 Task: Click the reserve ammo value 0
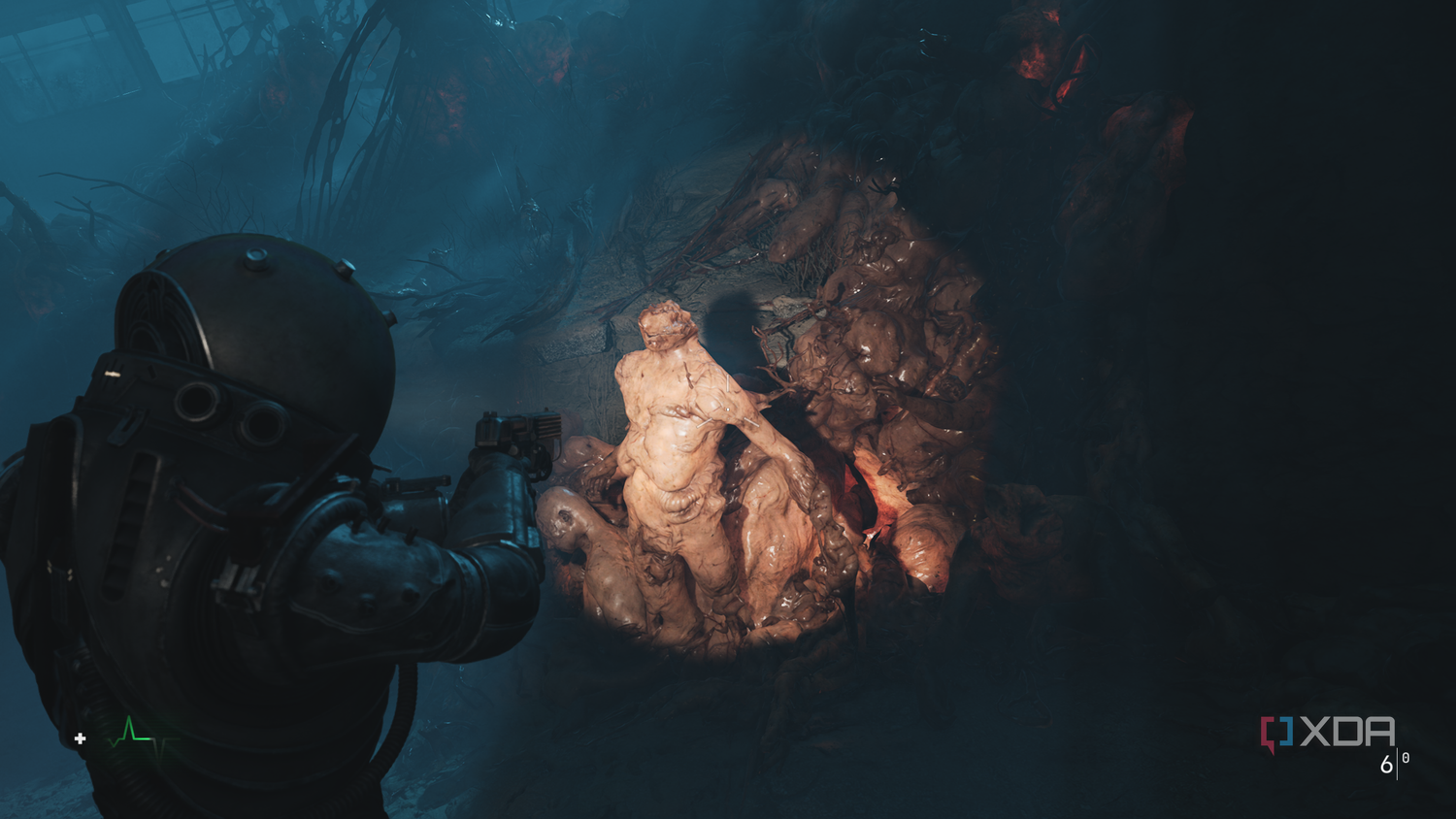pyautogui.click(x=1406, y=759)
